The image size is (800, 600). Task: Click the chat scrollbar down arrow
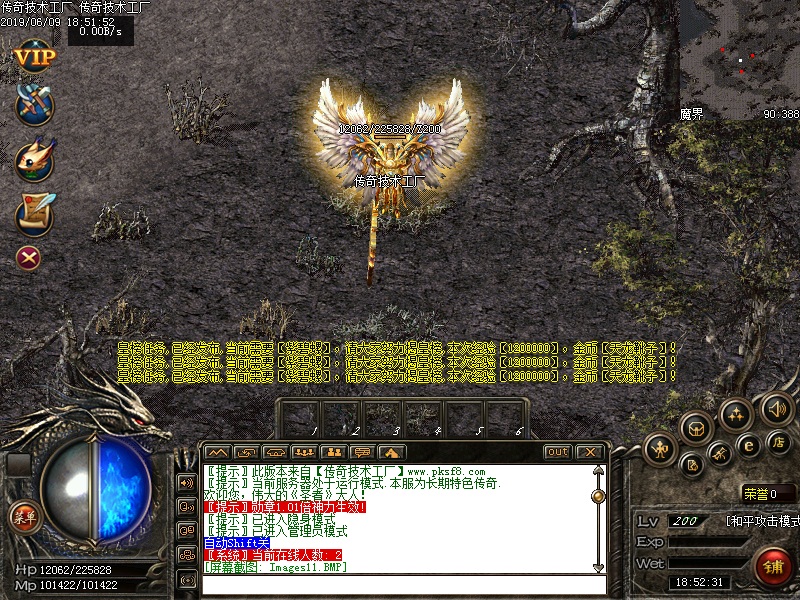[598, 567]
